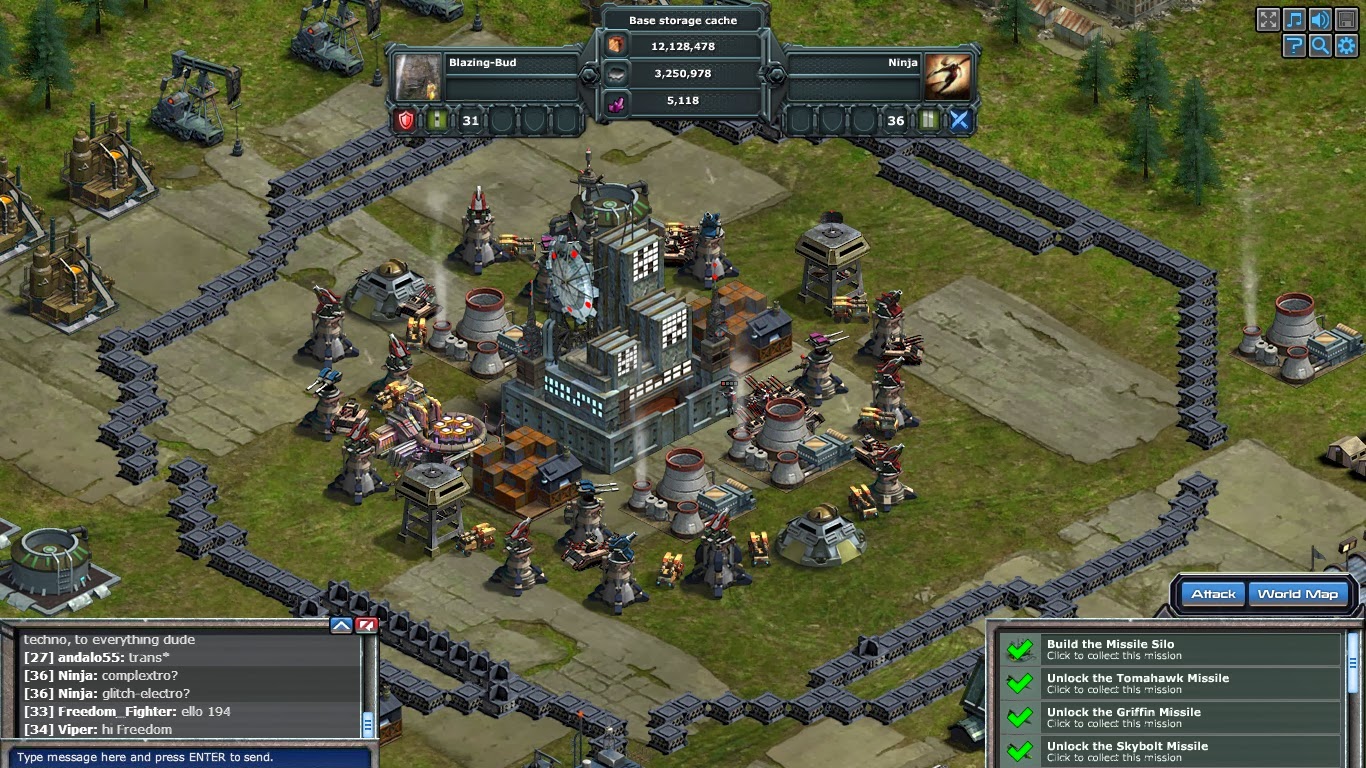Click the floppy disk save icon

[x=1346, y=20]
